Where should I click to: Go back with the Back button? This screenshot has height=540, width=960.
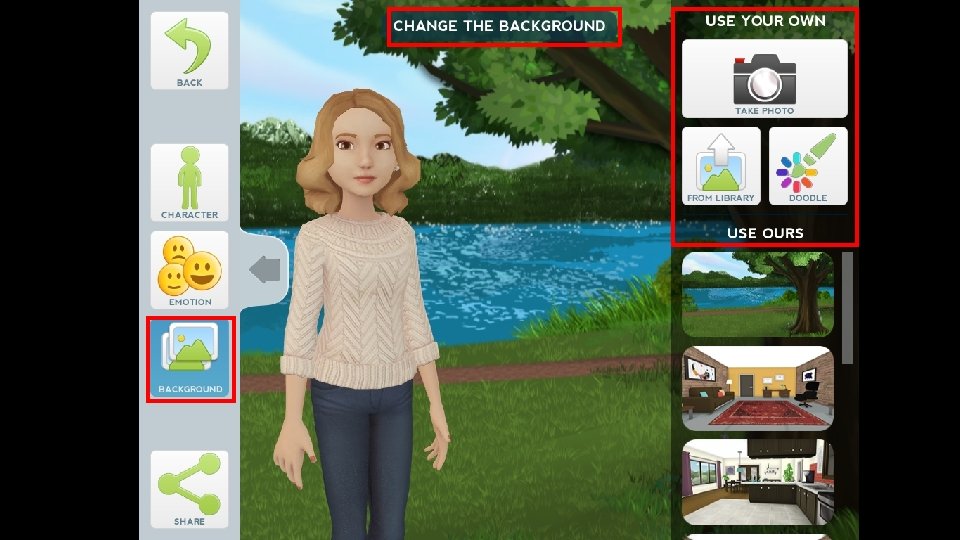pos(190,51)
